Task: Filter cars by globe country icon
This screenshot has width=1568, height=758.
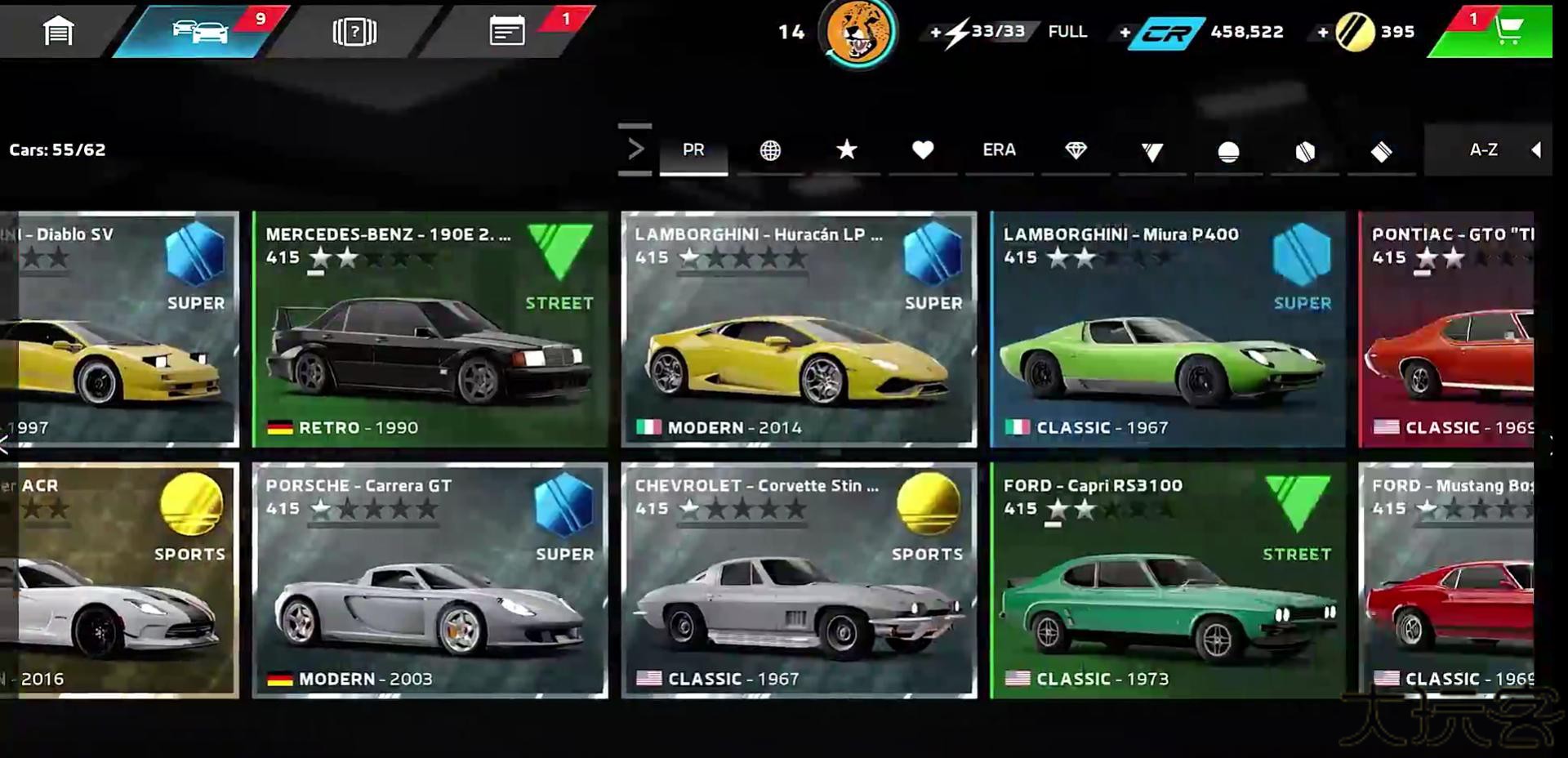Action: (770, 150)
